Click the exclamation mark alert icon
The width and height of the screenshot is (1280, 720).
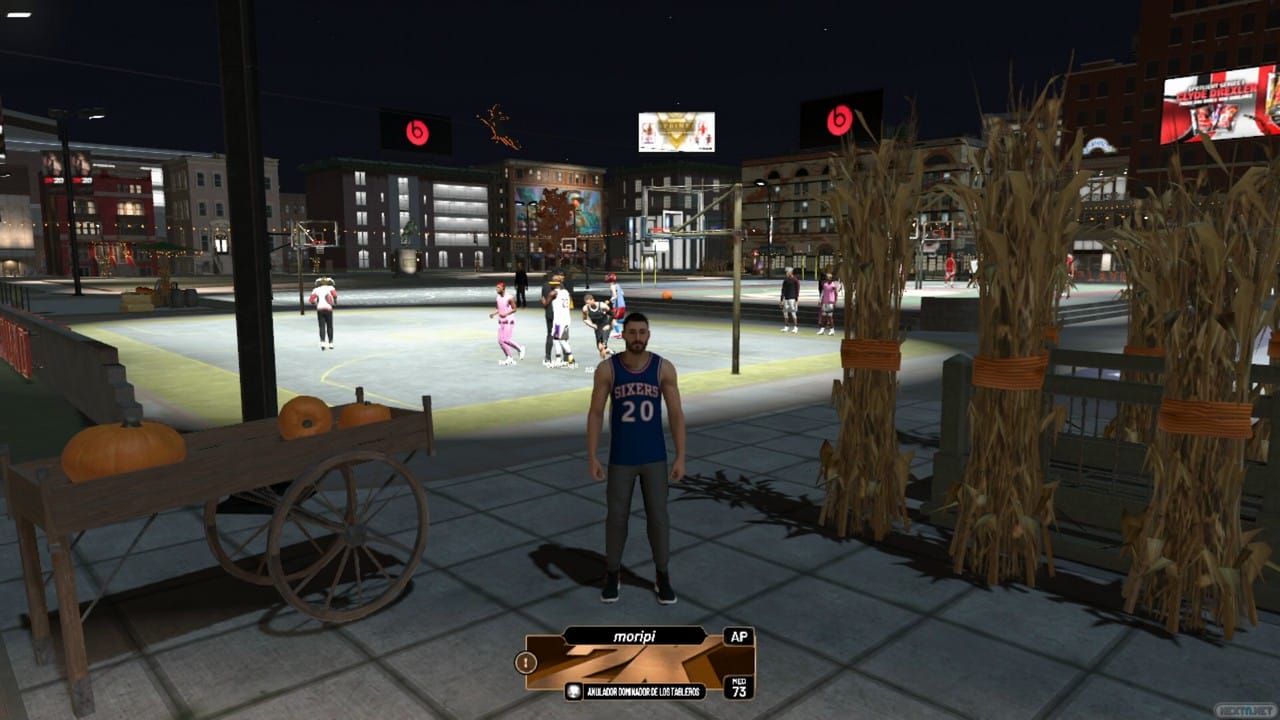click(525, 662)
